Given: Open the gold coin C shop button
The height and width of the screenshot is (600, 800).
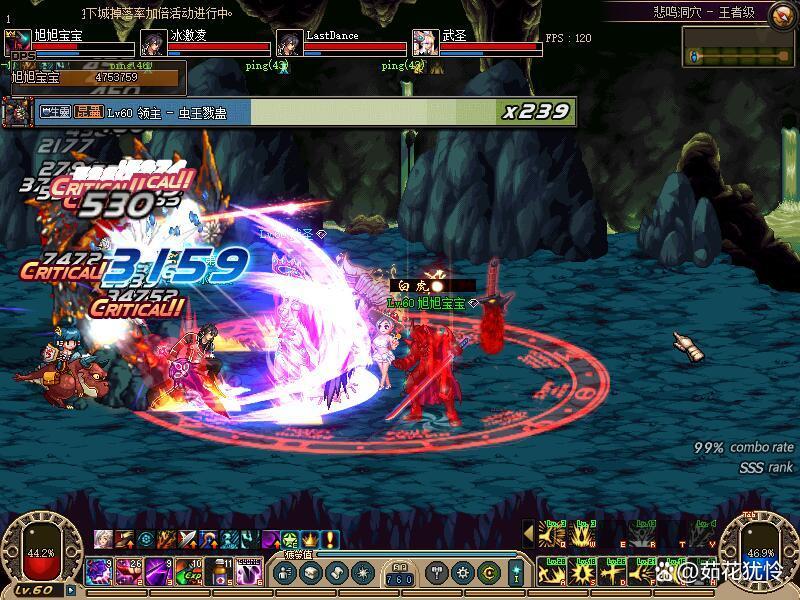Looking at the screenshot, I should click(x=488, y=573).
